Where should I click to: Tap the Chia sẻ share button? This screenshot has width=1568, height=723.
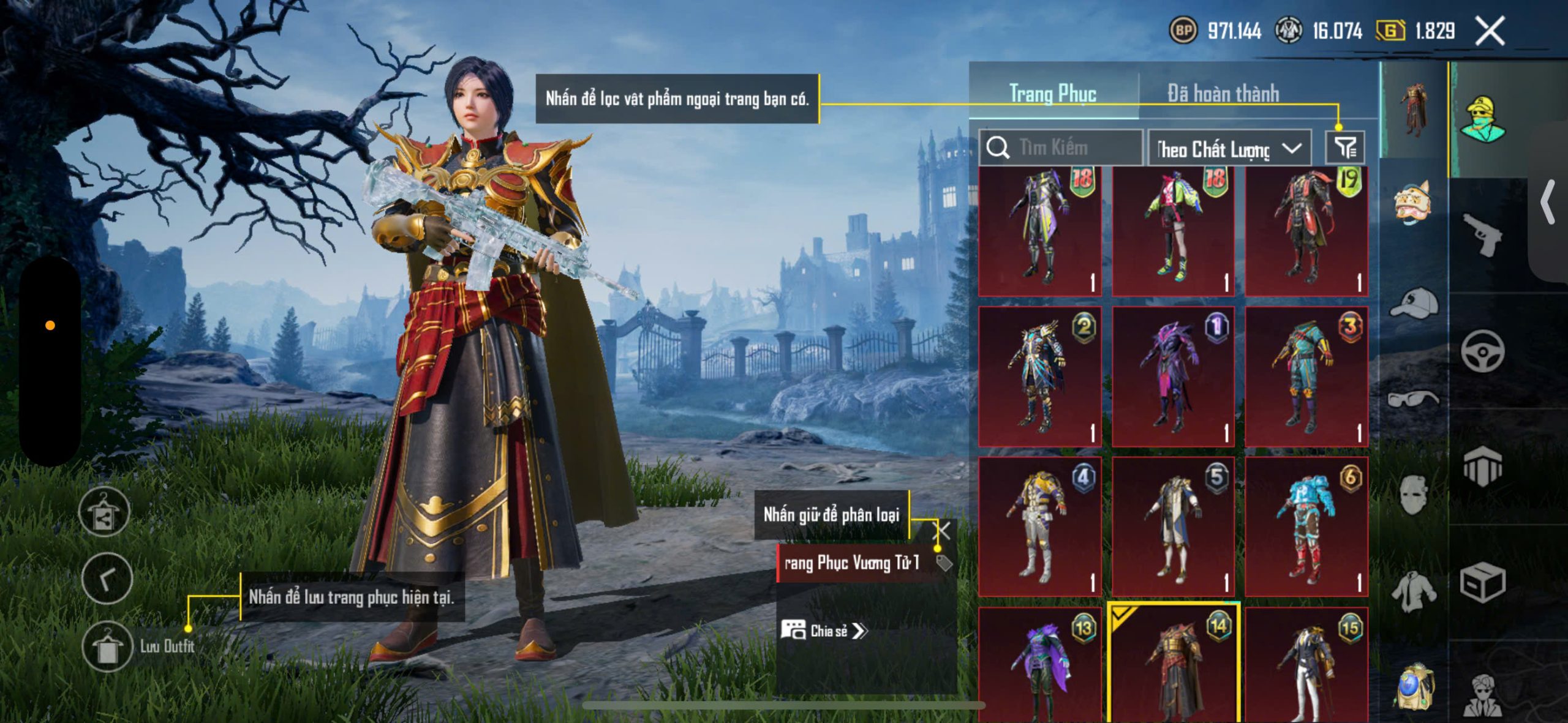tap(824, 631)
